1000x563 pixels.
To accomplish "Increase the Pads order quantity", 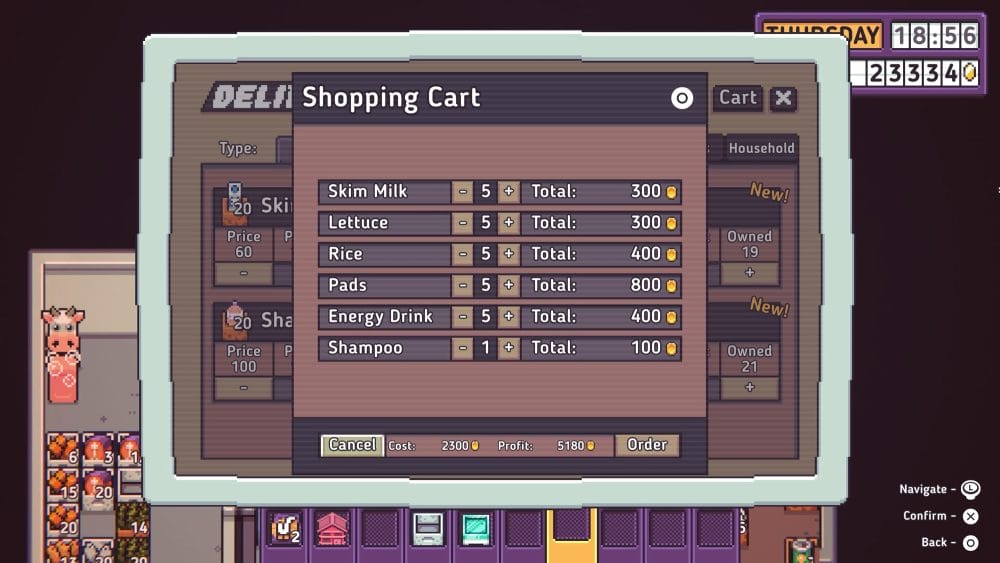I will point(509,286).
